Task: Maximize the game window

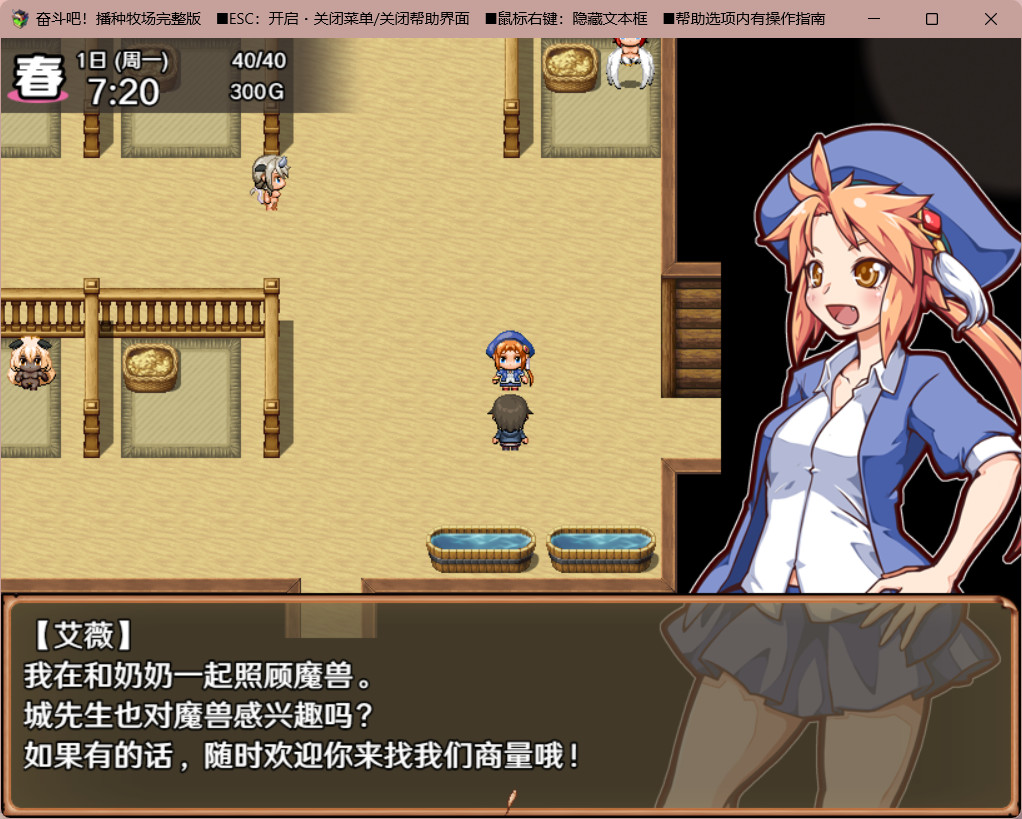Action: (932, 19)
